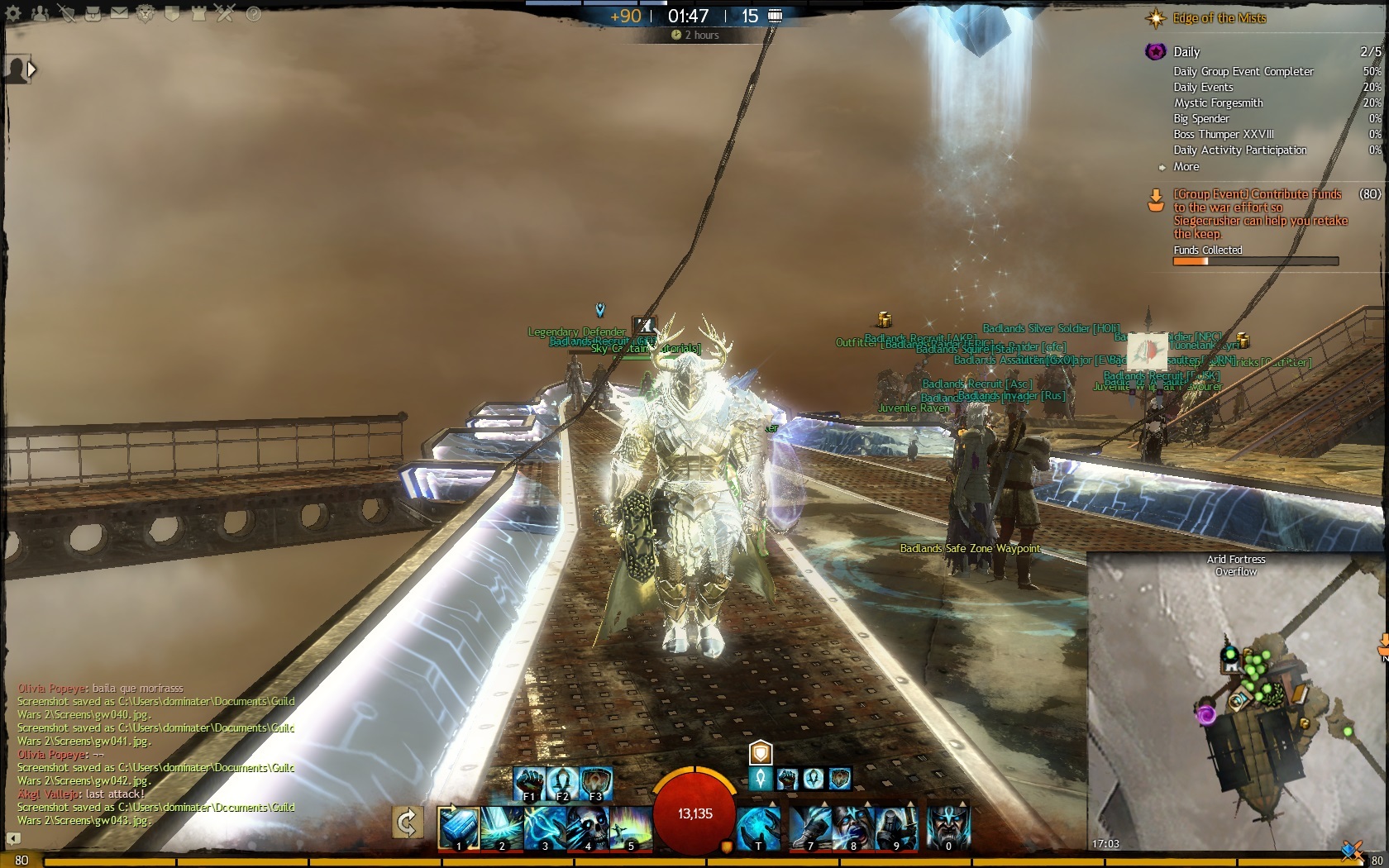
Task: Open the guild shield panel
Action: pyautogui.click(x=172, y=13)
